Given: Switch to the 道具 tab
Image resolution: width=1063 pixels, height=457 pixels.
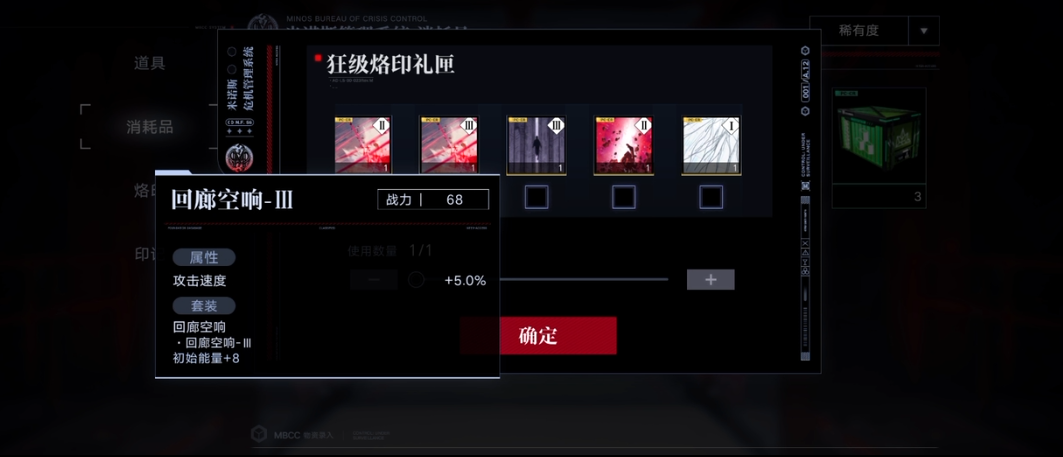Looking at the screenshot, I should coord(150,63).
